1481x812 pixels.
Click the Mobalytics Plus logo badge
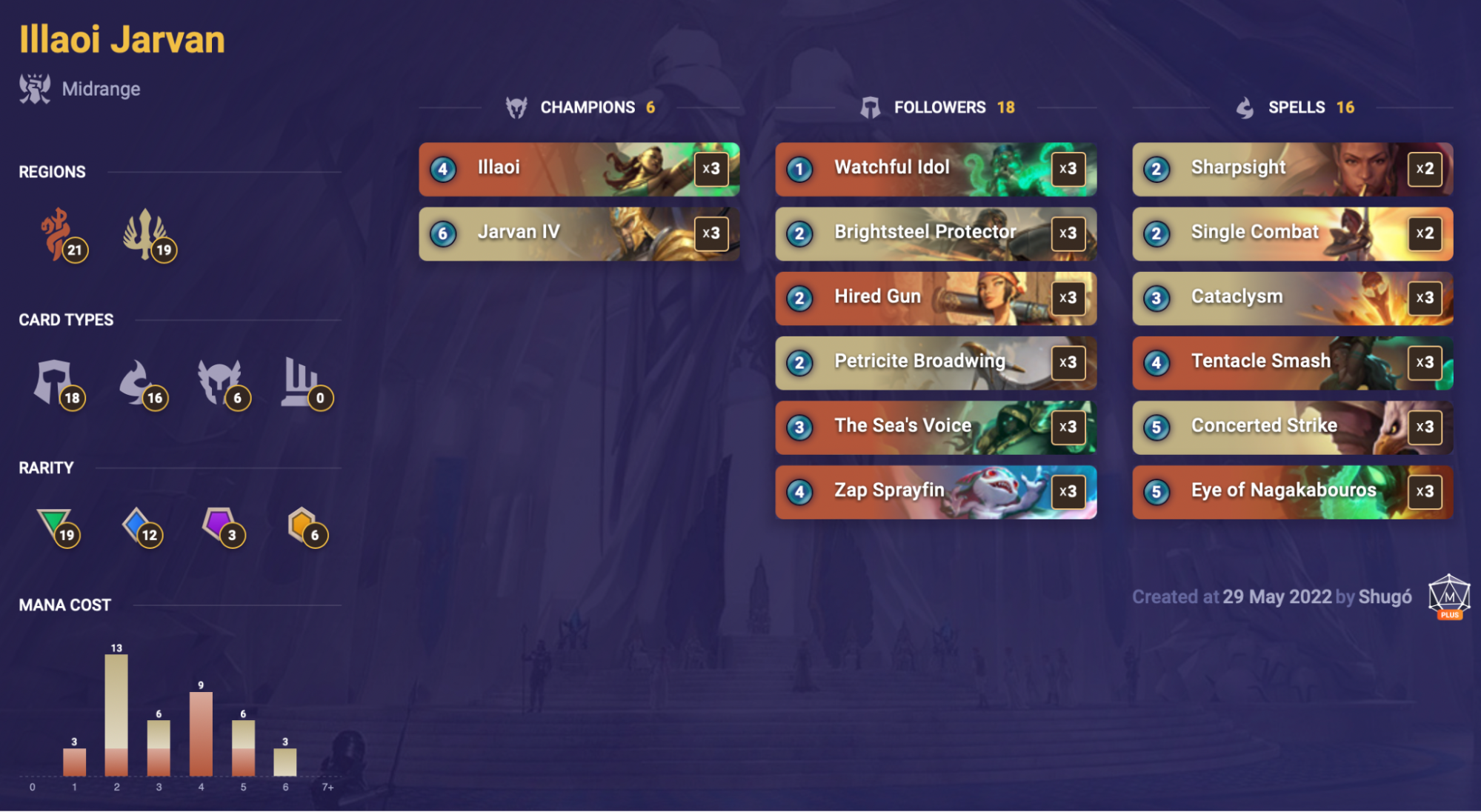pos(1448,596)
